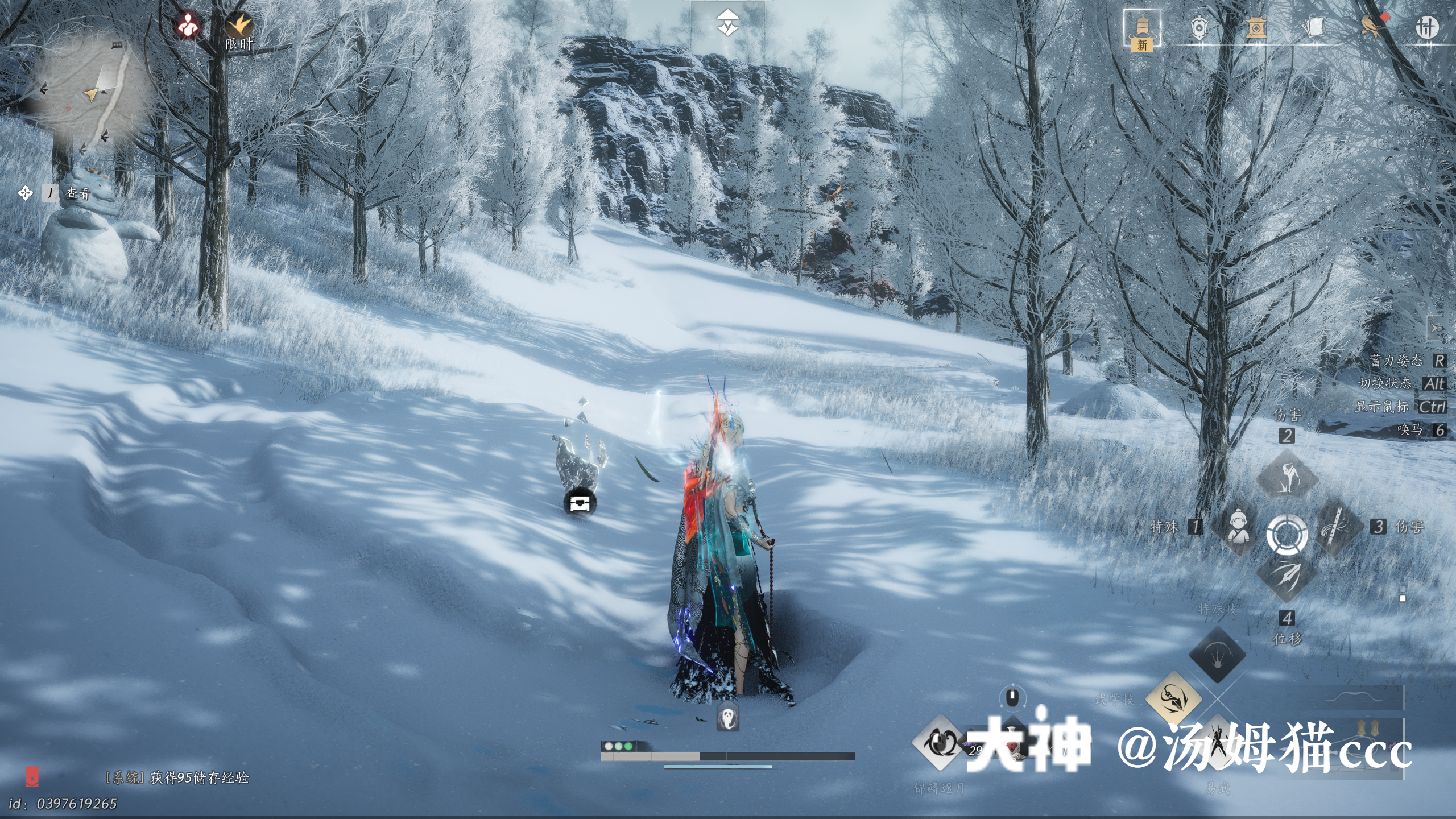
Task: Open the golden shrine shop icon
Action: [1256, 27]
